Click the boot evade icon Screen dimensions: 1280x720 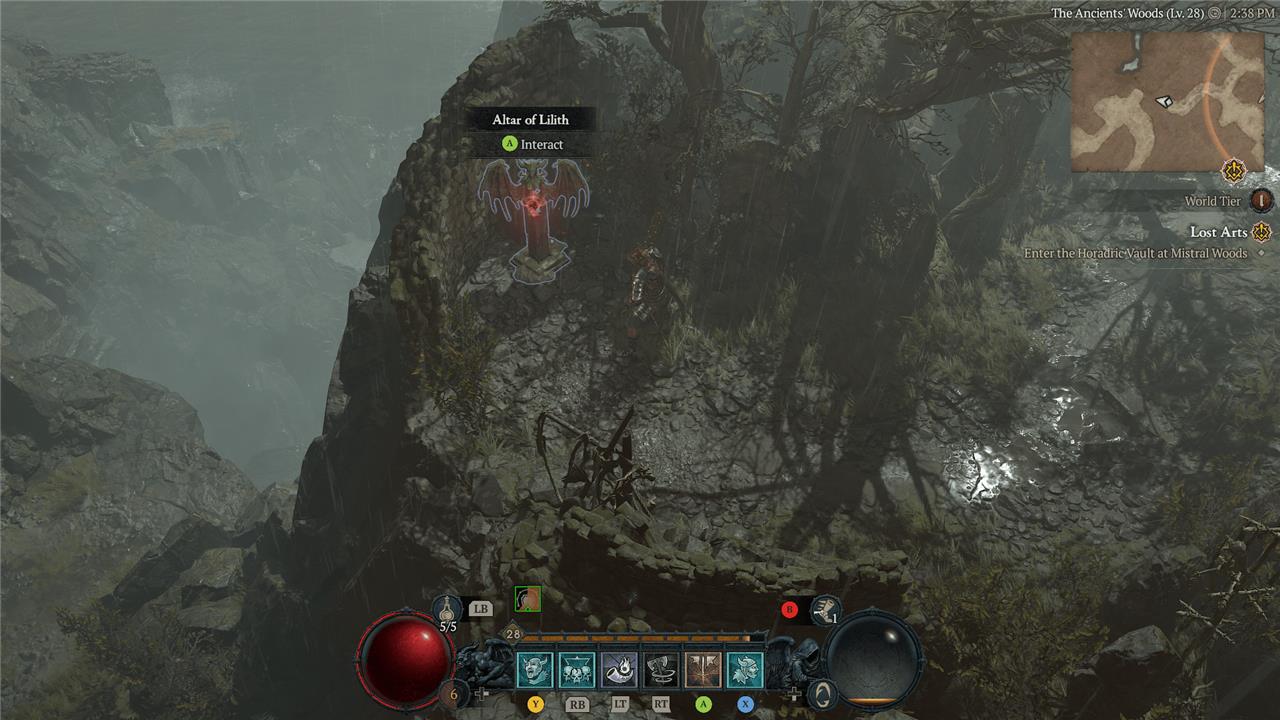tap(826, 609)
